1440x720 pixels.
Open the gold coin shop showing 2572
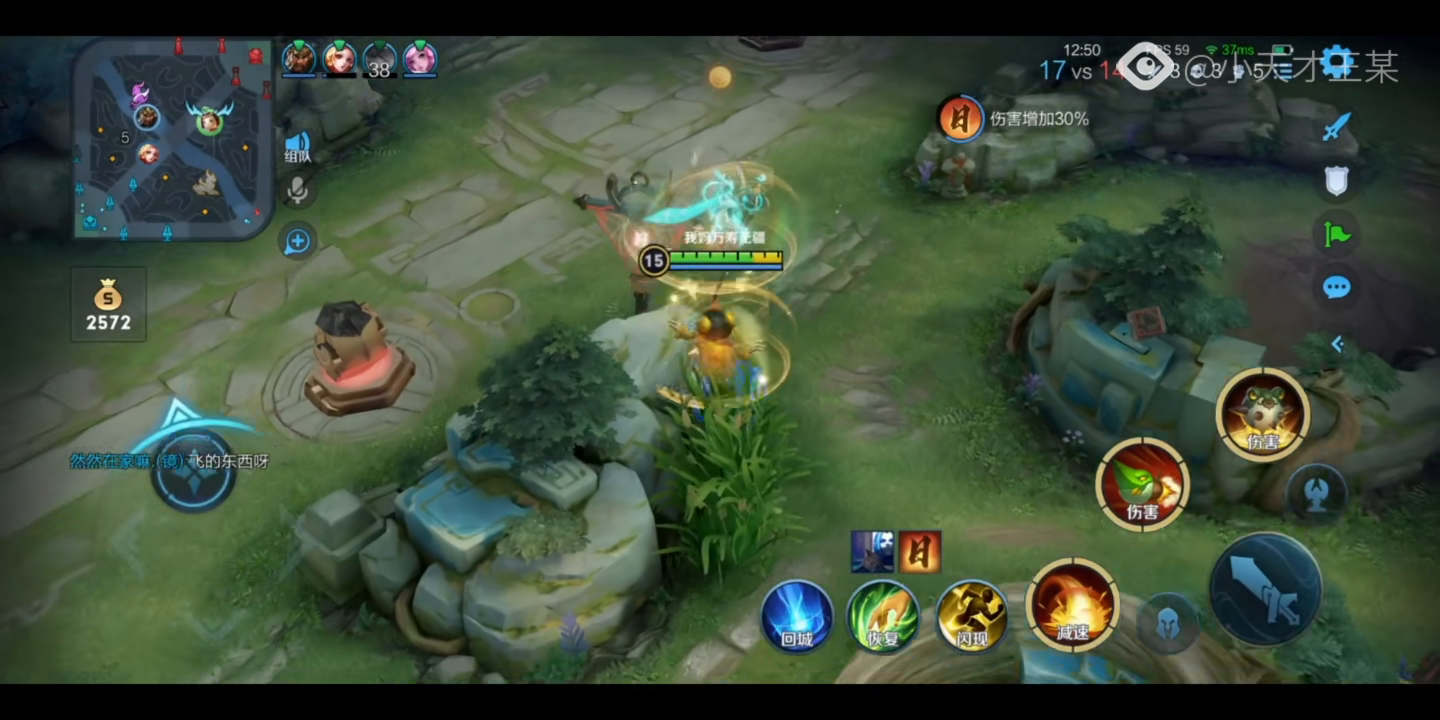108,305
